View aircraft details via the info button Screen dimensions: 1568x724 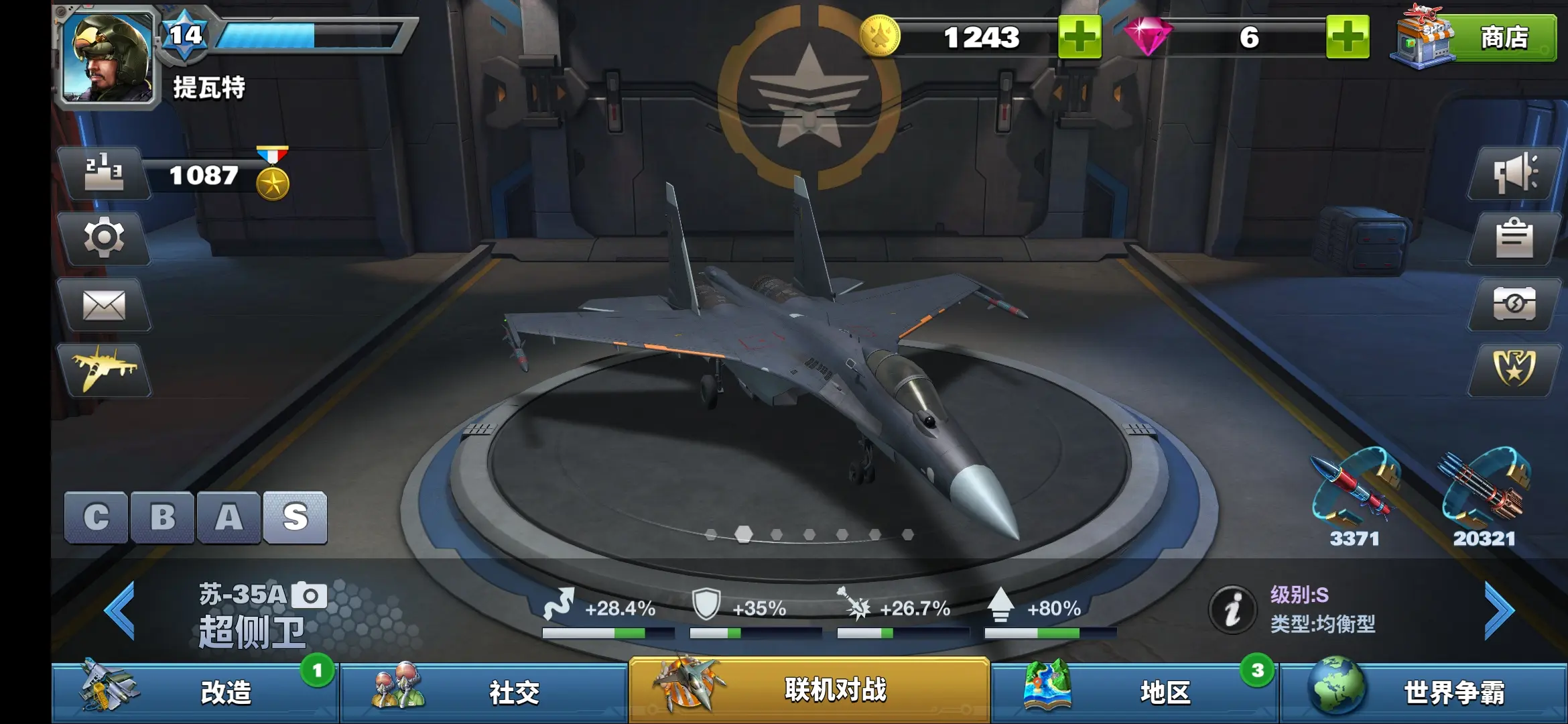1232,610
